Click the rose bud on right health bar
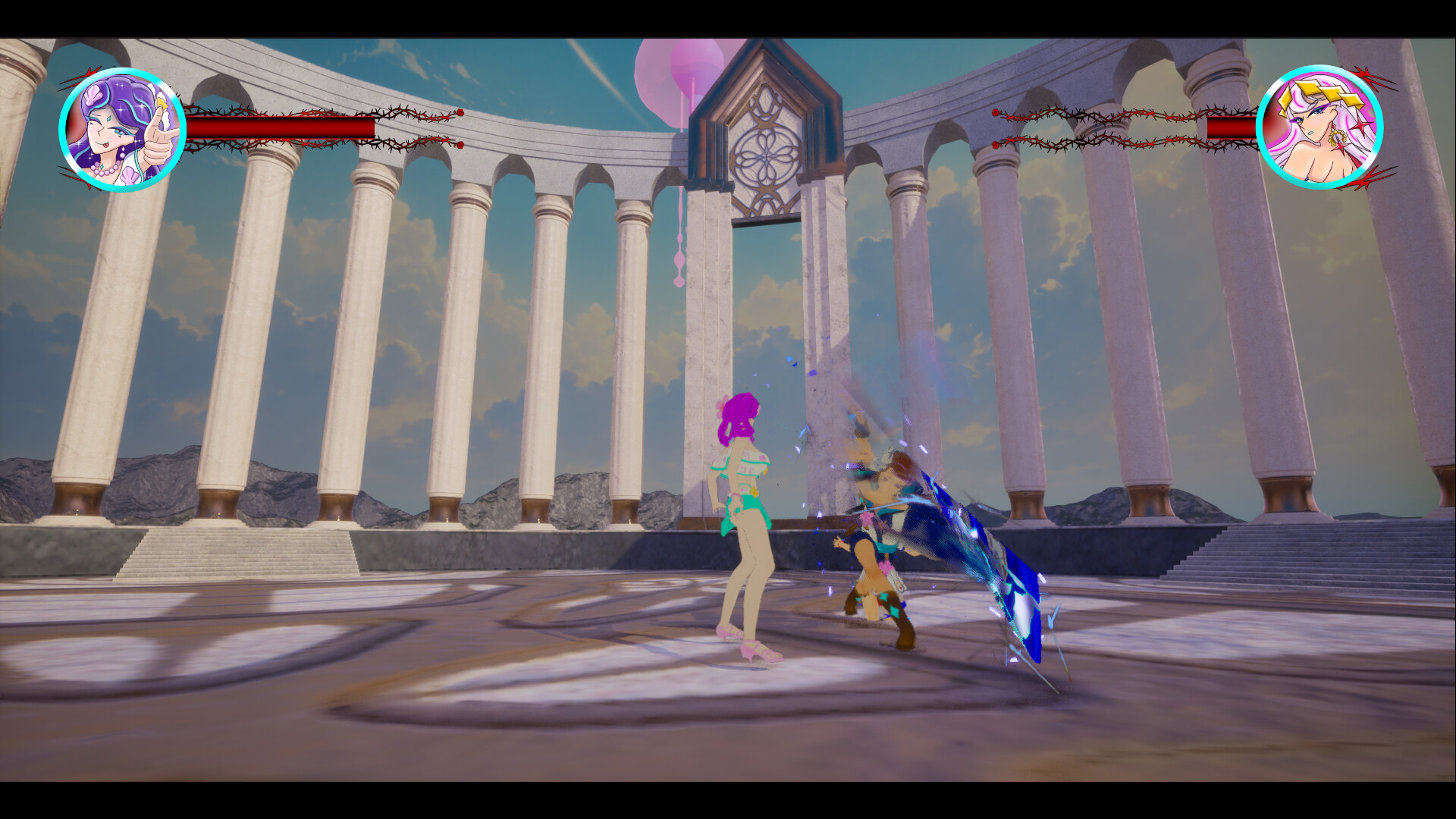 click(996, 111)
